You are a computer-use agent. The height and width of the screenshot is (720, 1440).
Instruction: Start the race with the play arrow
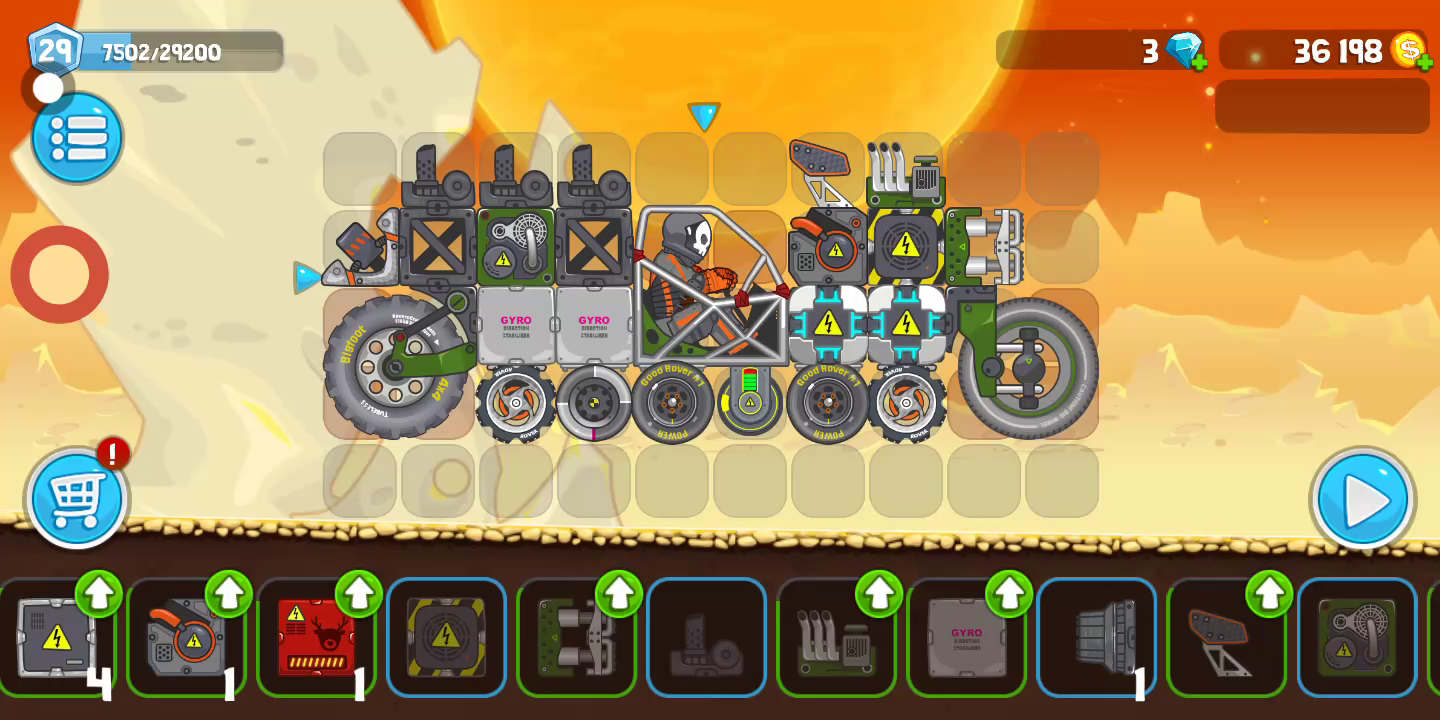pos(1362,499)
